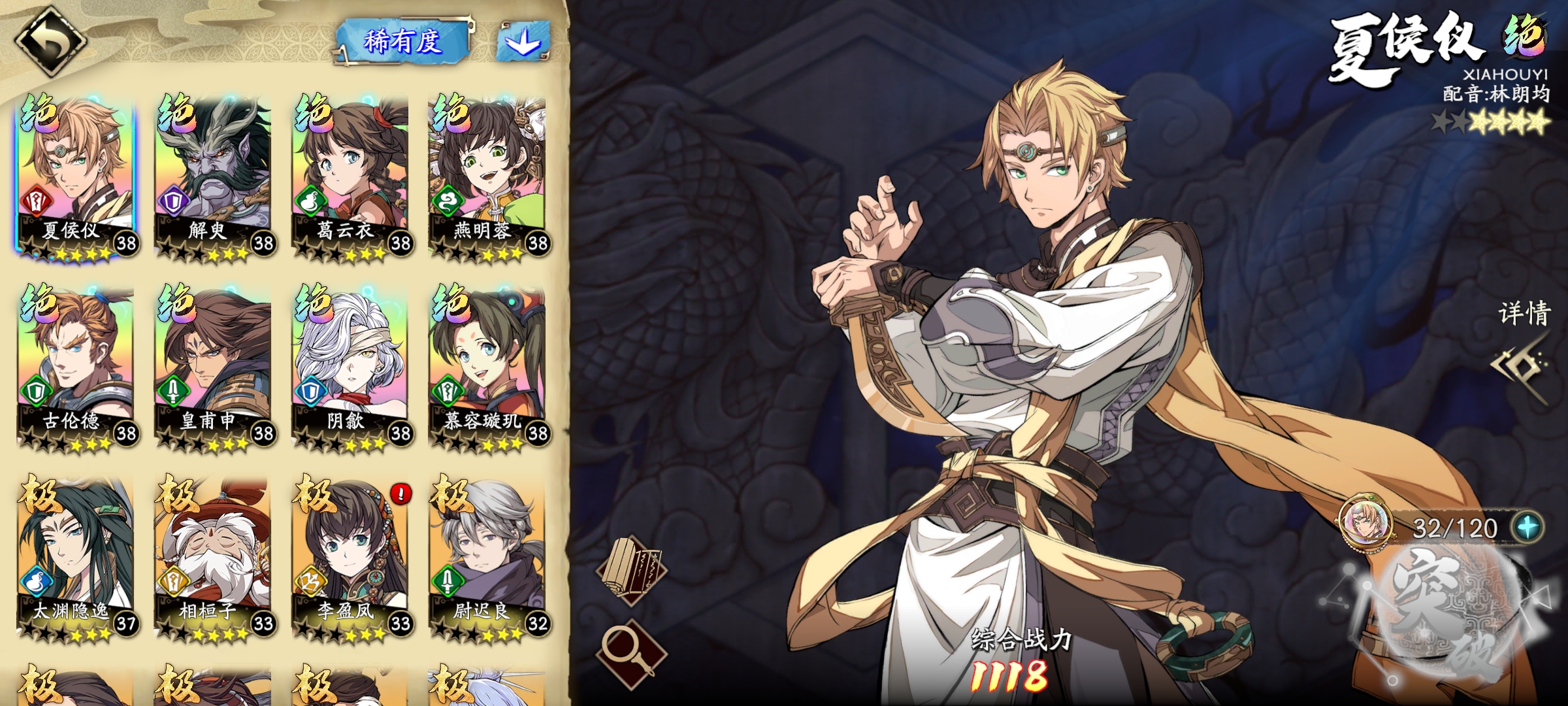Choose the 解臾 character card
The height and width of the screenshot is (706, 1568).
click(x=213, y=176)
